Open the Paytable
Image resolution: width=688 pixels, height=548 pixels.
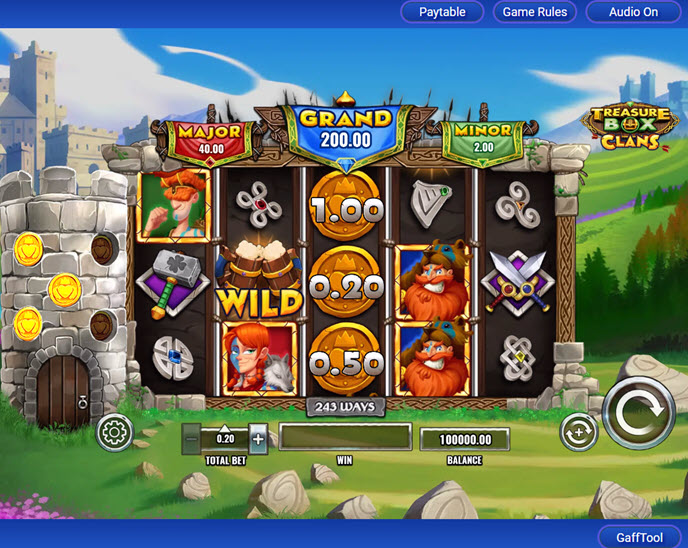(442, 12)
